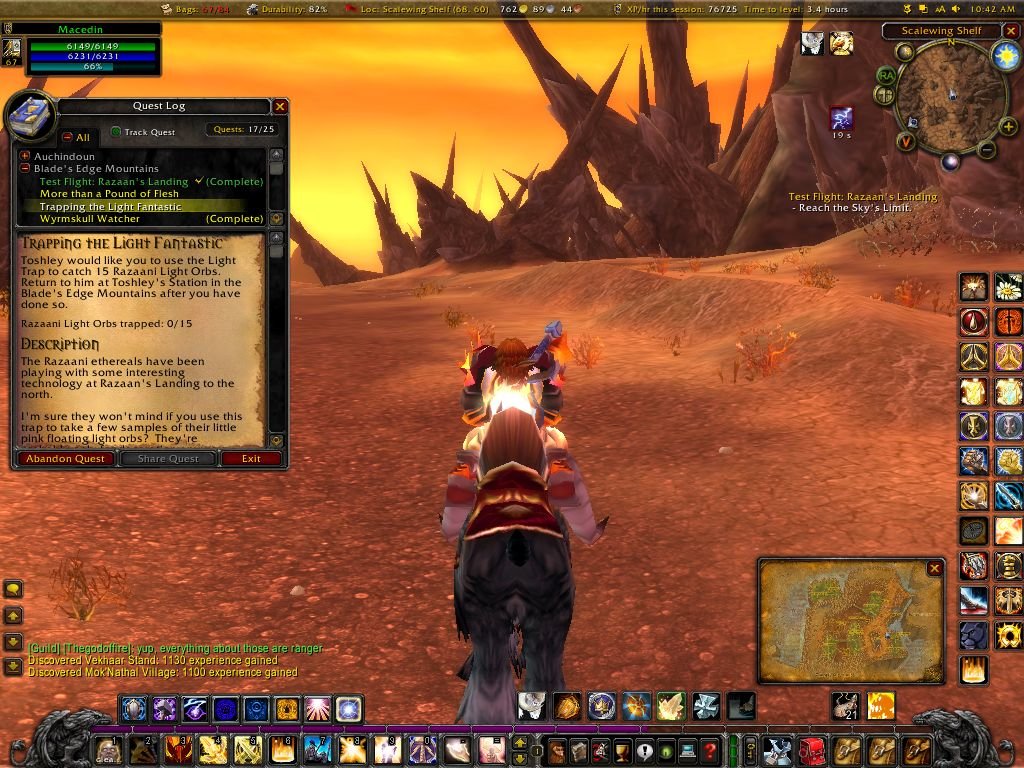Image resolution: width=1024 pixels, height=768 pixels.
Task: Abandon the selected quest
Action: click(x=65, y=458)
